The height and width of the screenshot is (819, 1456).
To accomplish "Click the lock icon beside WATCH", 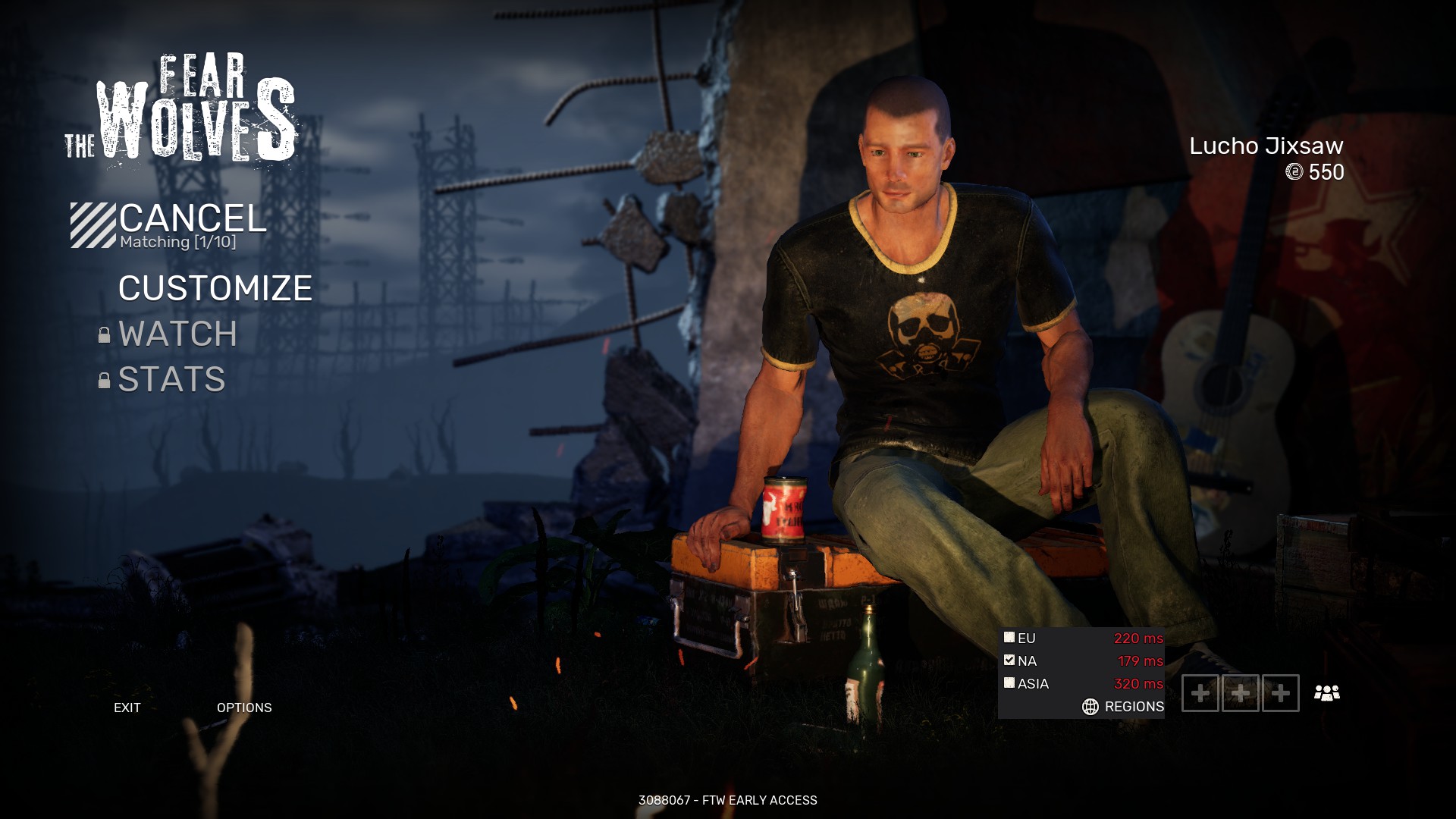I will click(103, 334).
